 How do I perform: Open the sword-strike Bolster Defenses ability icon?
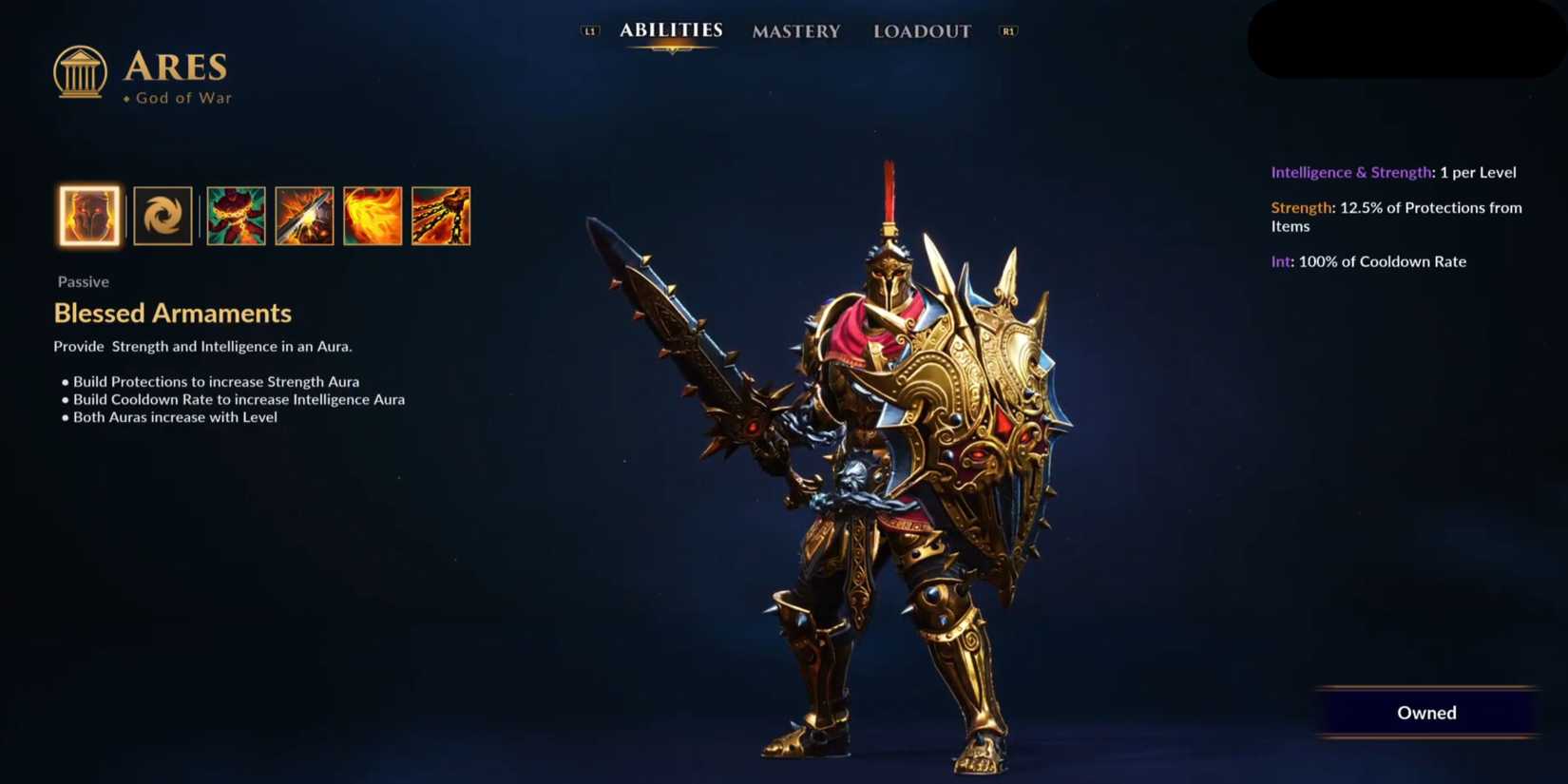304,216
